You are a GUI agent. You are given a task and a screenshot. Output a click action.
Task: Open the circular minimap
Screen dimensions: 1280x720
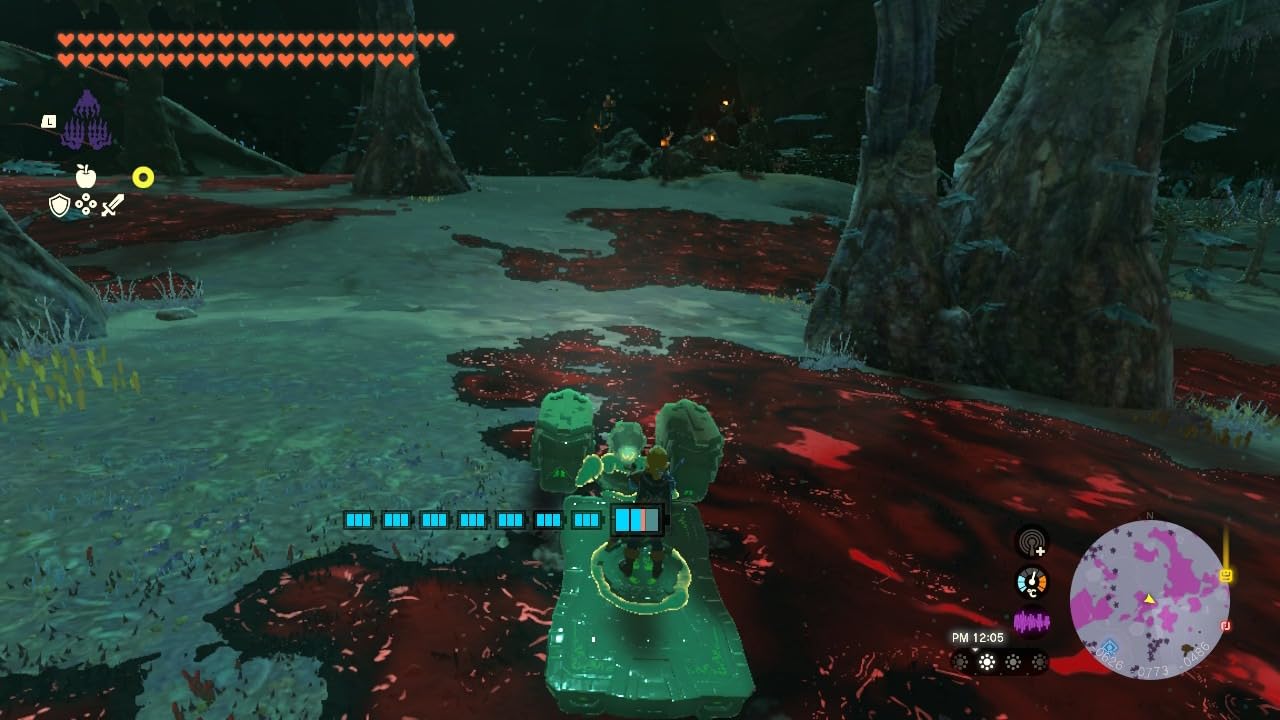coord(1149,598)
